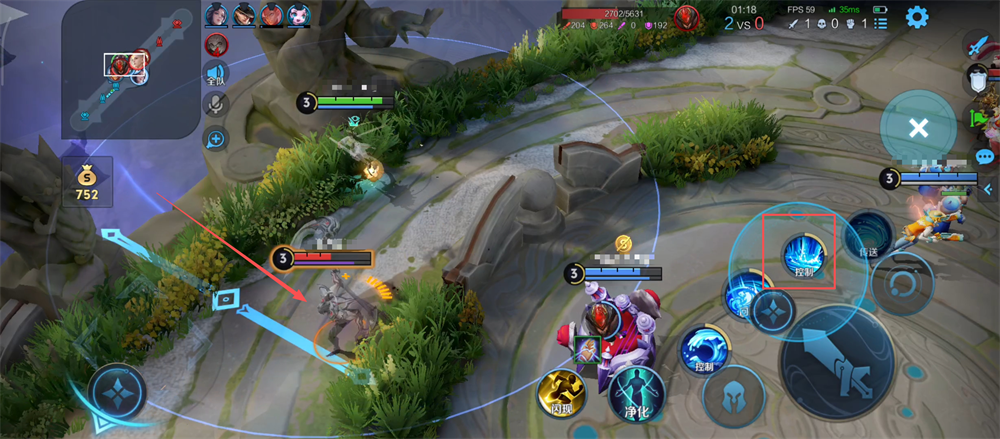Toggle the 全队 team voice speaker
Image resolution: width=1000 pixels, height=439 pixels.
click(215, 74)
